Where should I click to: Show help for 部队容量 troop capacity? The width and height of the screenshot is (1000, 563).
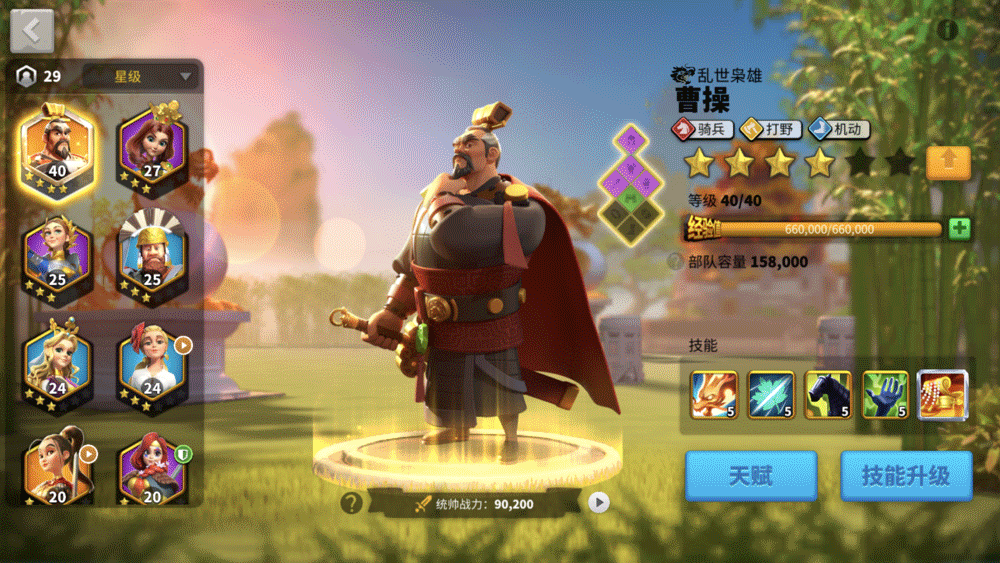coord(676,262)
